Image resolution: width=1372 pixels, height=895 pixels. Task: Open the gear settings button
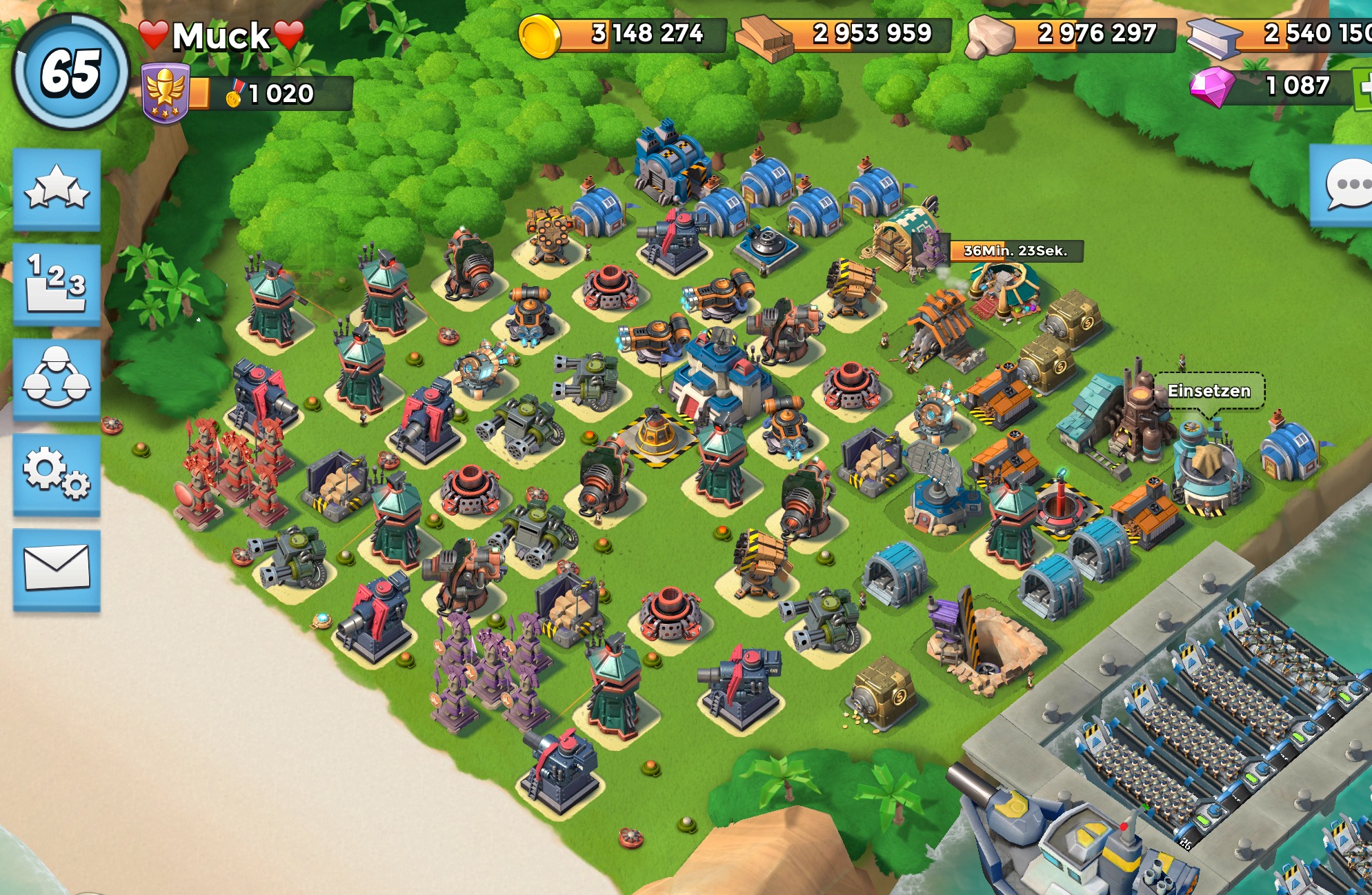57,473
